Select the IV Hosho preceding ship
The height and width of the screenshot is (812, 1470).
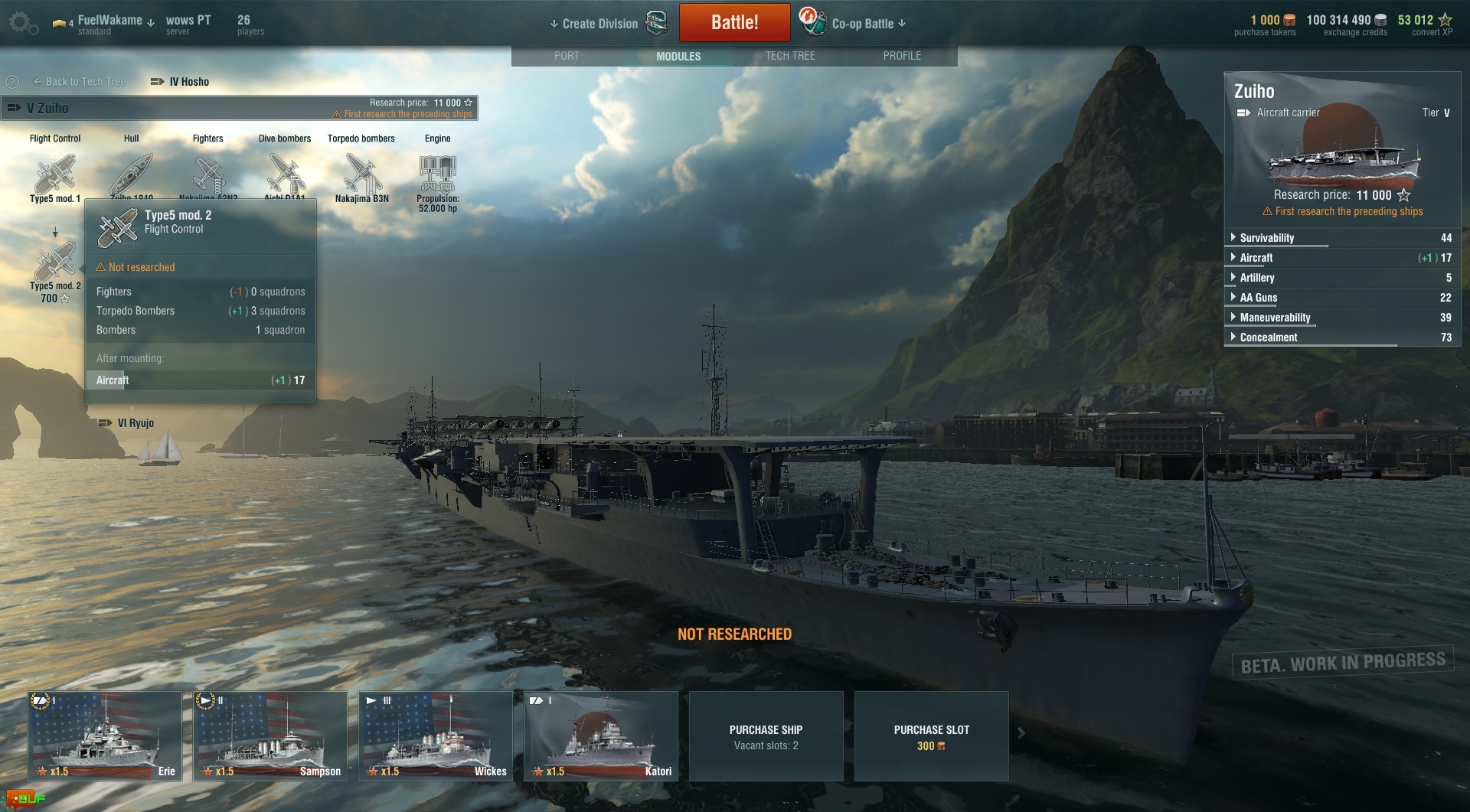pos(181,82)
